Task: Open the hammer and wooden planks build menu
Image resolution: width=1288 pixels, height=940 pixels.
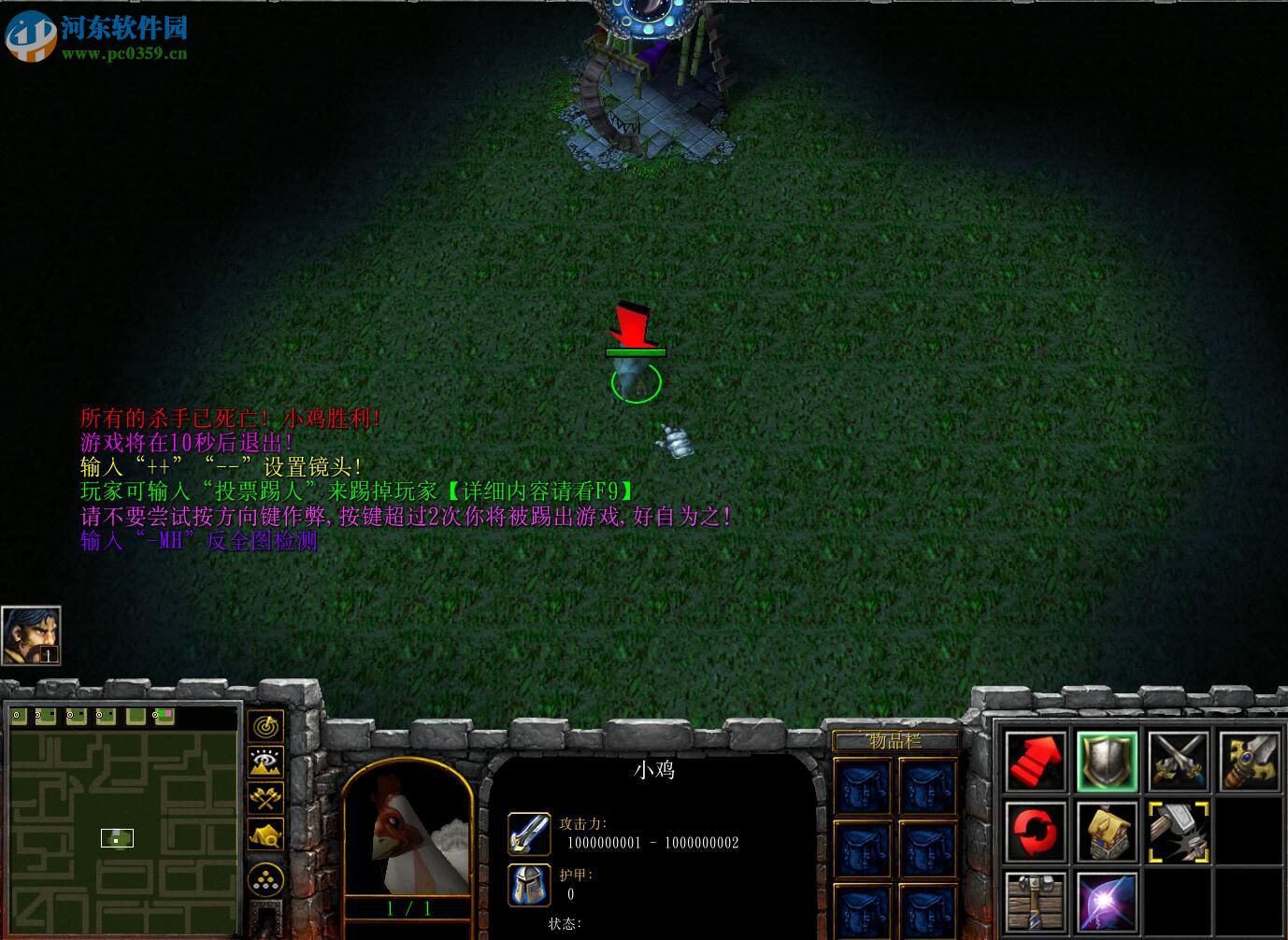Action: point(1036,902)
